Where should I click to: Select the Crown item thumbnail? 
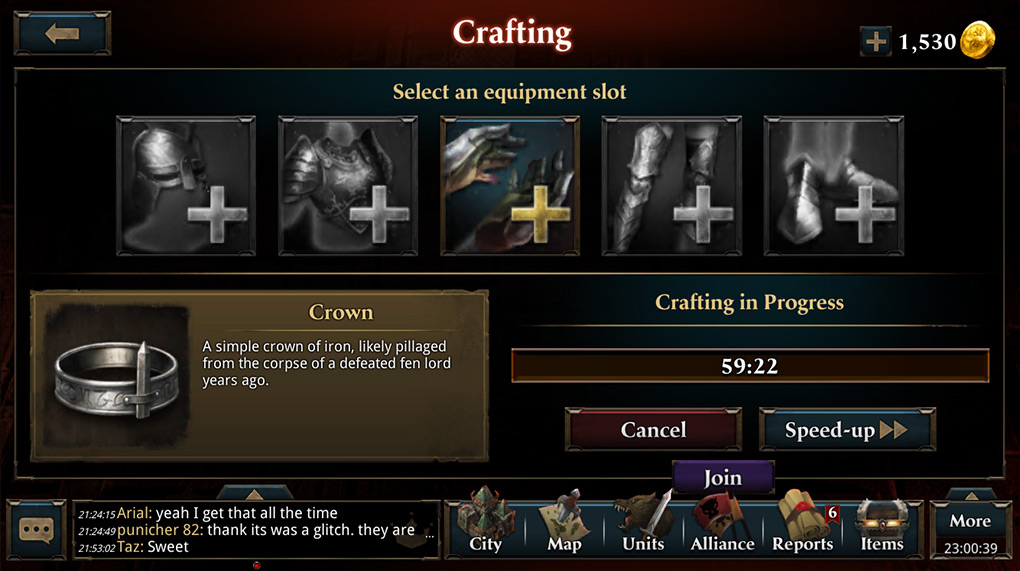(111, 375)
